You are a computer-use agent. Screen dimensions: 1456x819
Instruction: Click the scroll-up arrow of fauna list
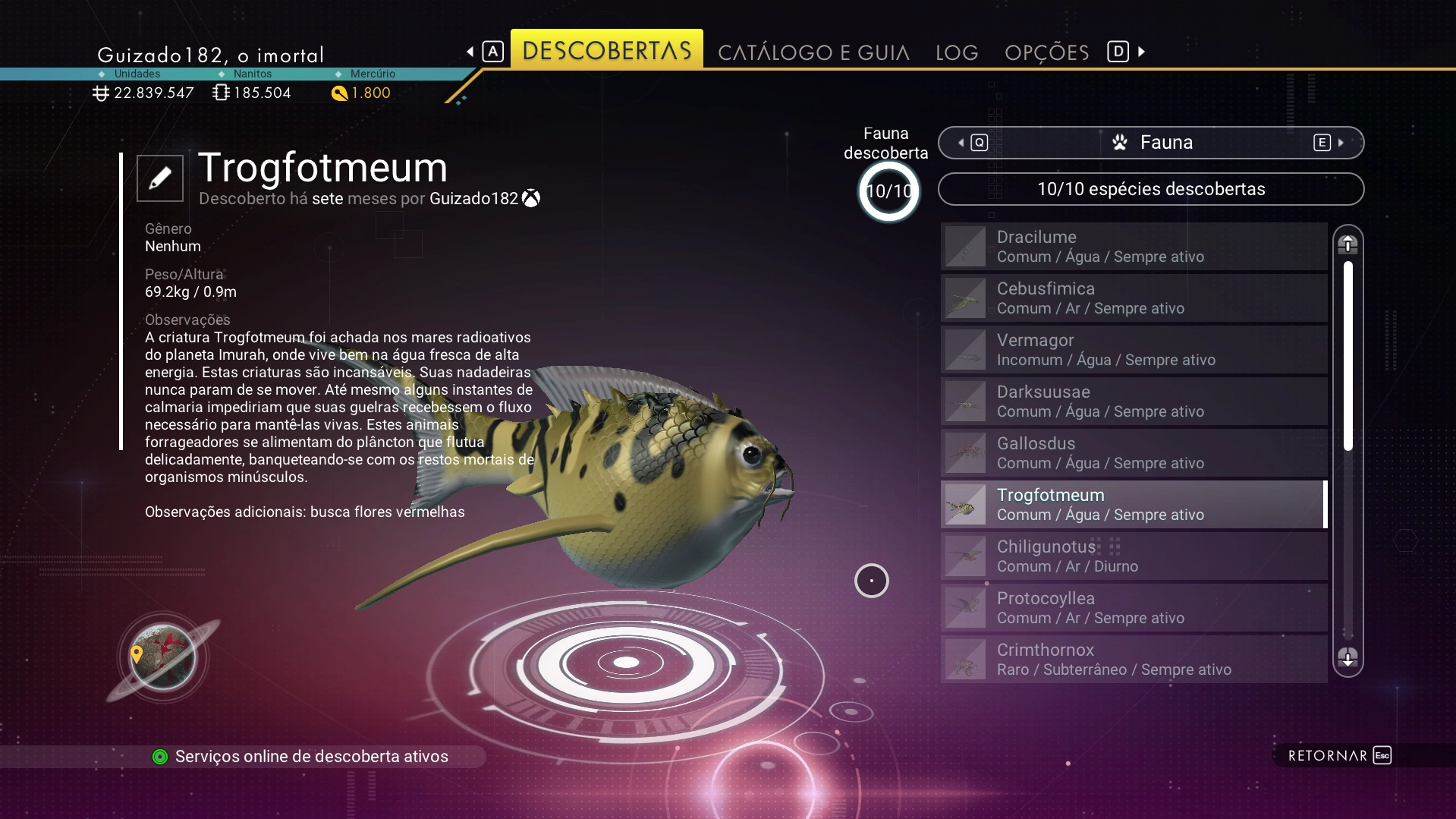(x=1348, y=244)
